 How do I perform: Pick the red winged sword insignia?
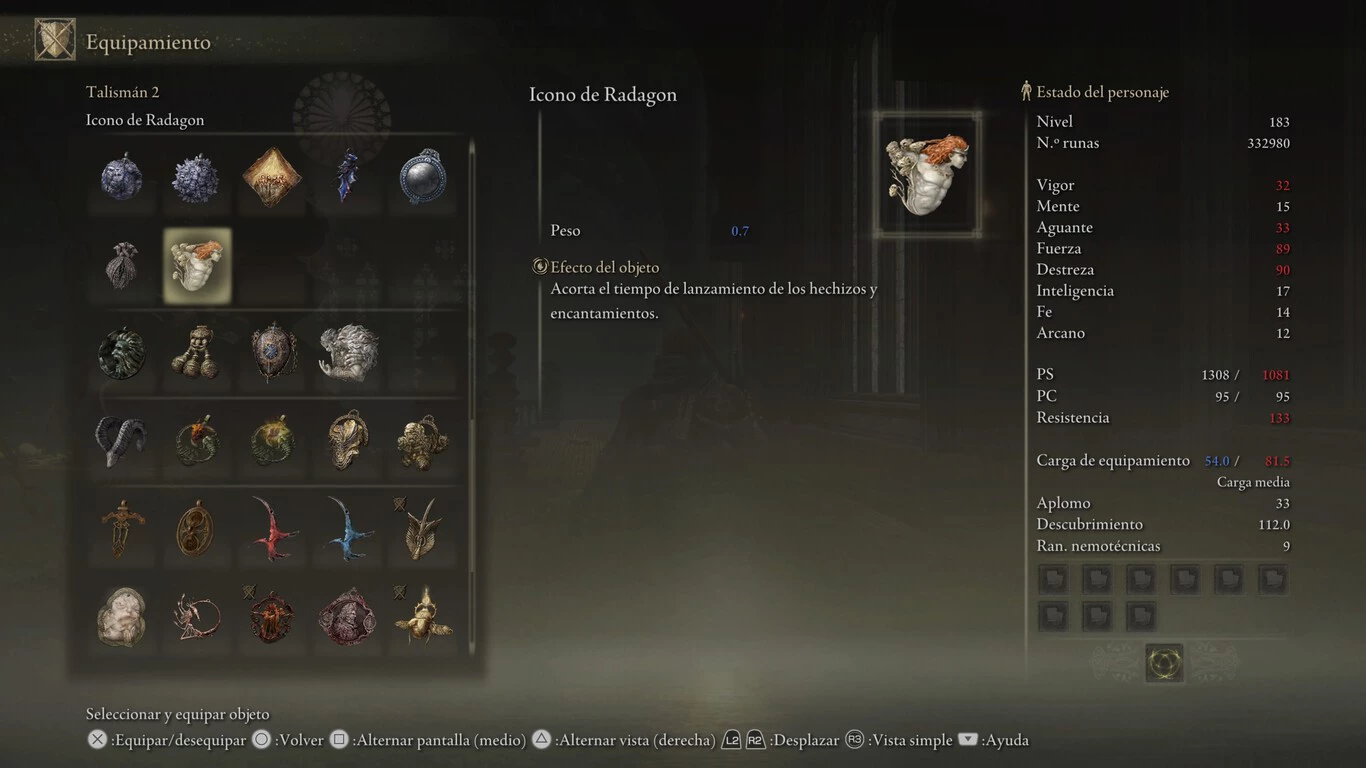(x=272, y=528)
